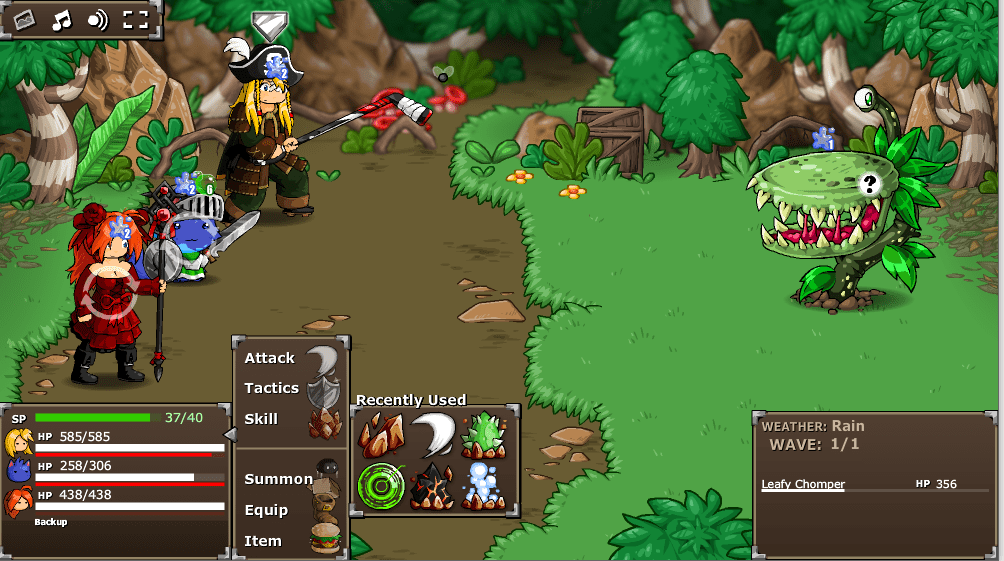The height and width of the screenshot is (561, 1004).
Task: Open the Item menu
Action: point(263,541)
